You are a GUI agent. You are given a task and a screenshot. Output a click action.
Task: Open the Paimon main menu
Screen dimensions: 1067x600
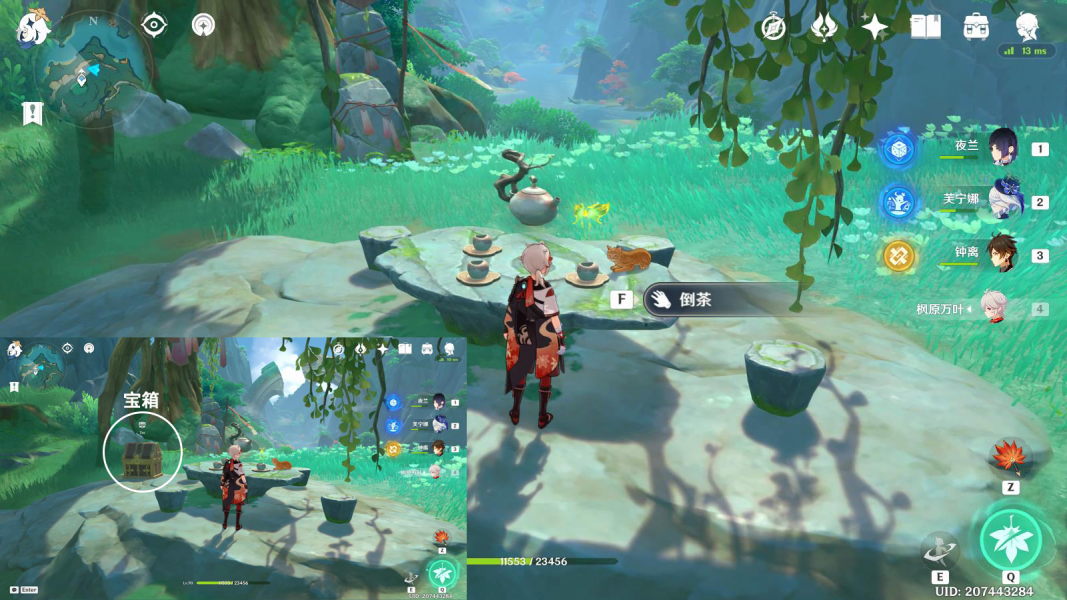coord(33,28)
